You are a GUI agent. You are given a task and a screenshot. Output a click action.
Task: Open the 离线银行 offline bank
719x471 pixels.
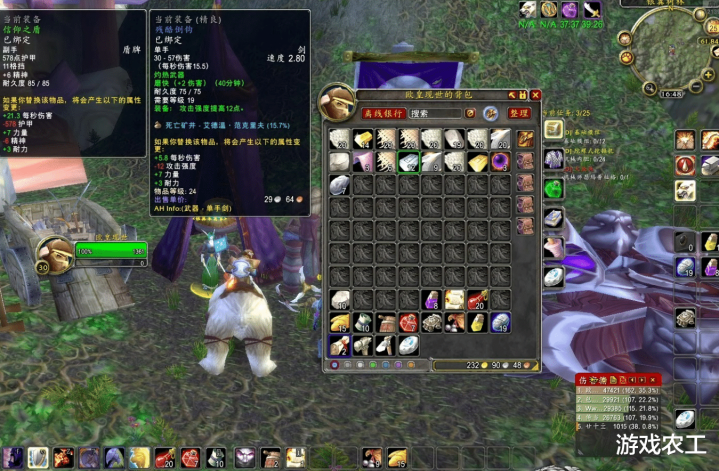[381, 114]
